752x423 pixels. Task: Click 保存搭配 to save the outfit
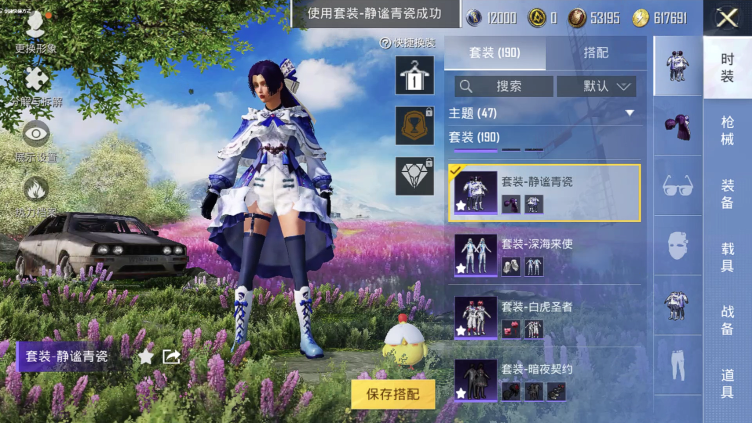click(393, 394)
